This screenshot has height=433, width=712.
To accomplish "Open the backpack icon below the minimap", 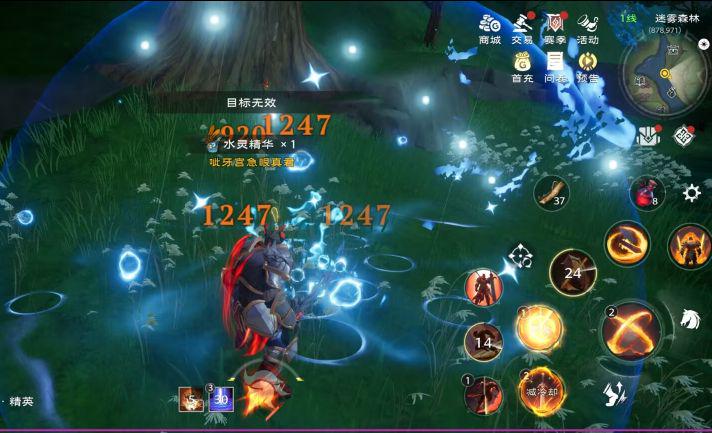I will 648,135.
